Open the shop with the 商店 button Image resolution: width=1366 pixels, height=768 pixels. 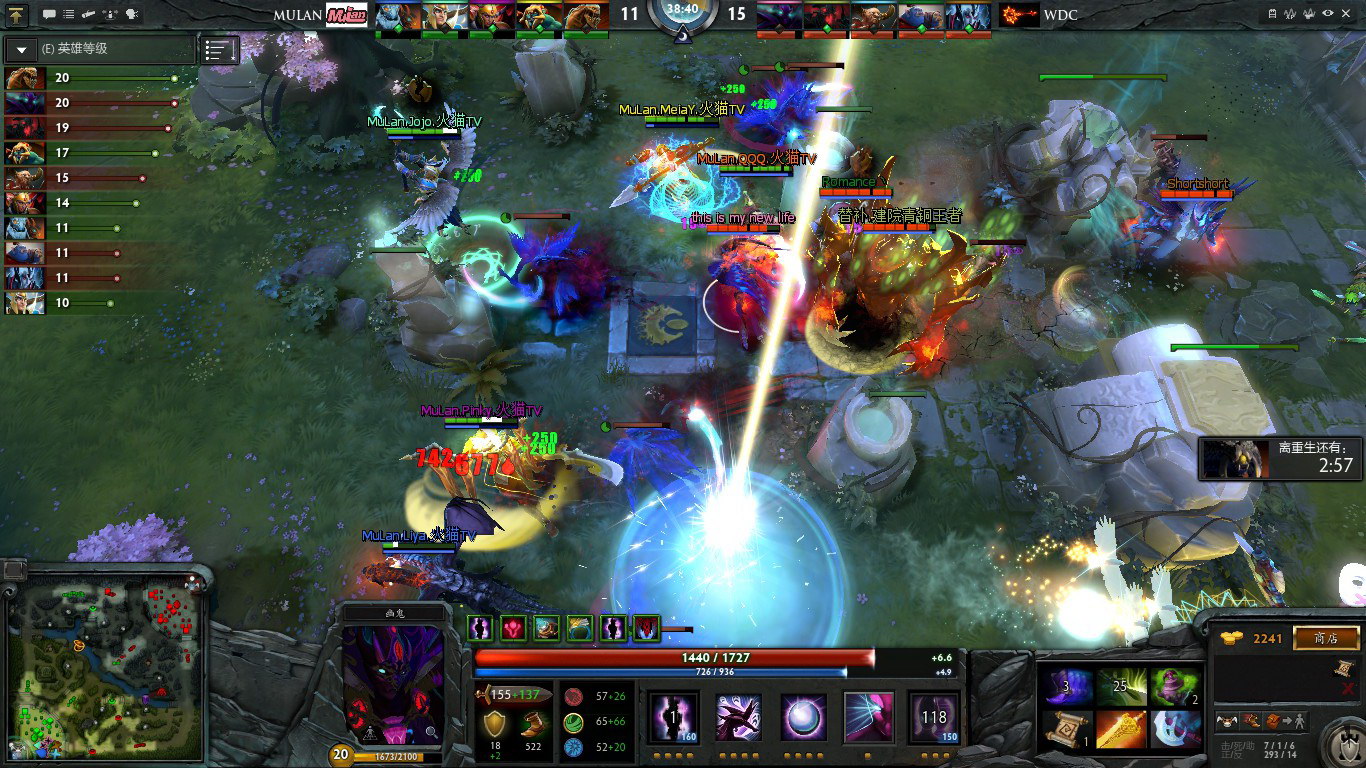pos(1326,638)
